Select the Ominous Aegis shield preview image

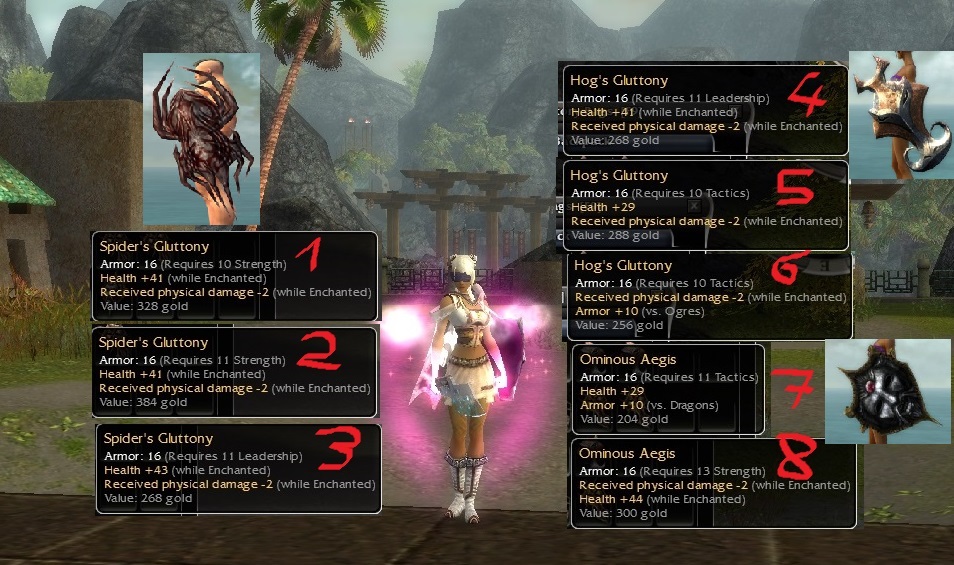tap(886, 391)
